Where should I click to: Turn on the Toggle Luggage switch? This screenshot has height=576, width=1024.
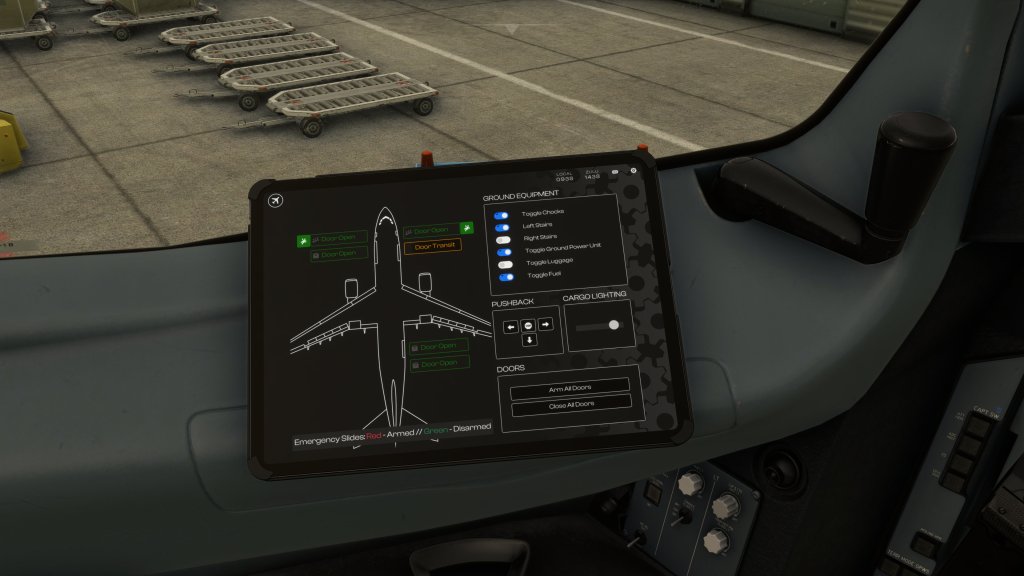[x=504, y=265]
